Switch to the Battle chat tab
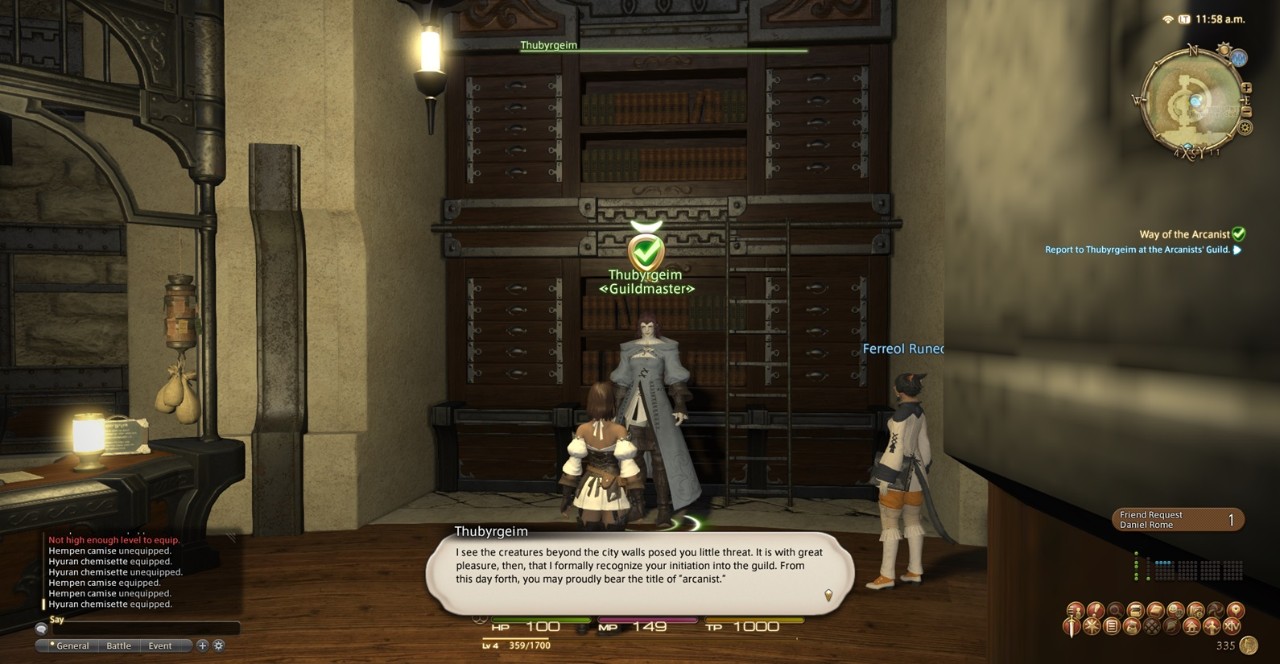This screenshot has height=664, width=1280. tap(119, 646)
